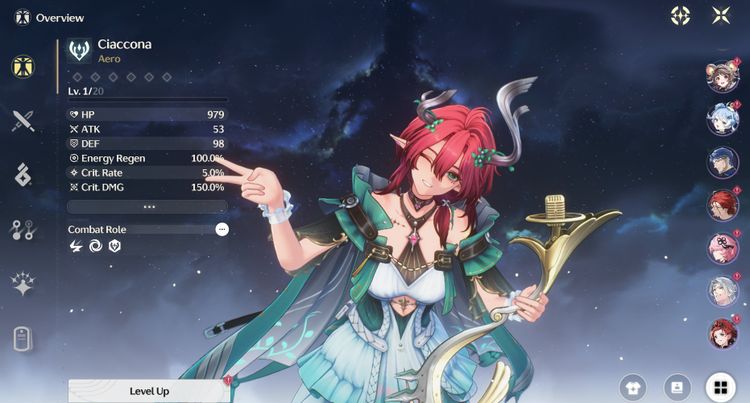Click the gold compass icon beside the close button

pyautogui.click(x=680, y=16)
